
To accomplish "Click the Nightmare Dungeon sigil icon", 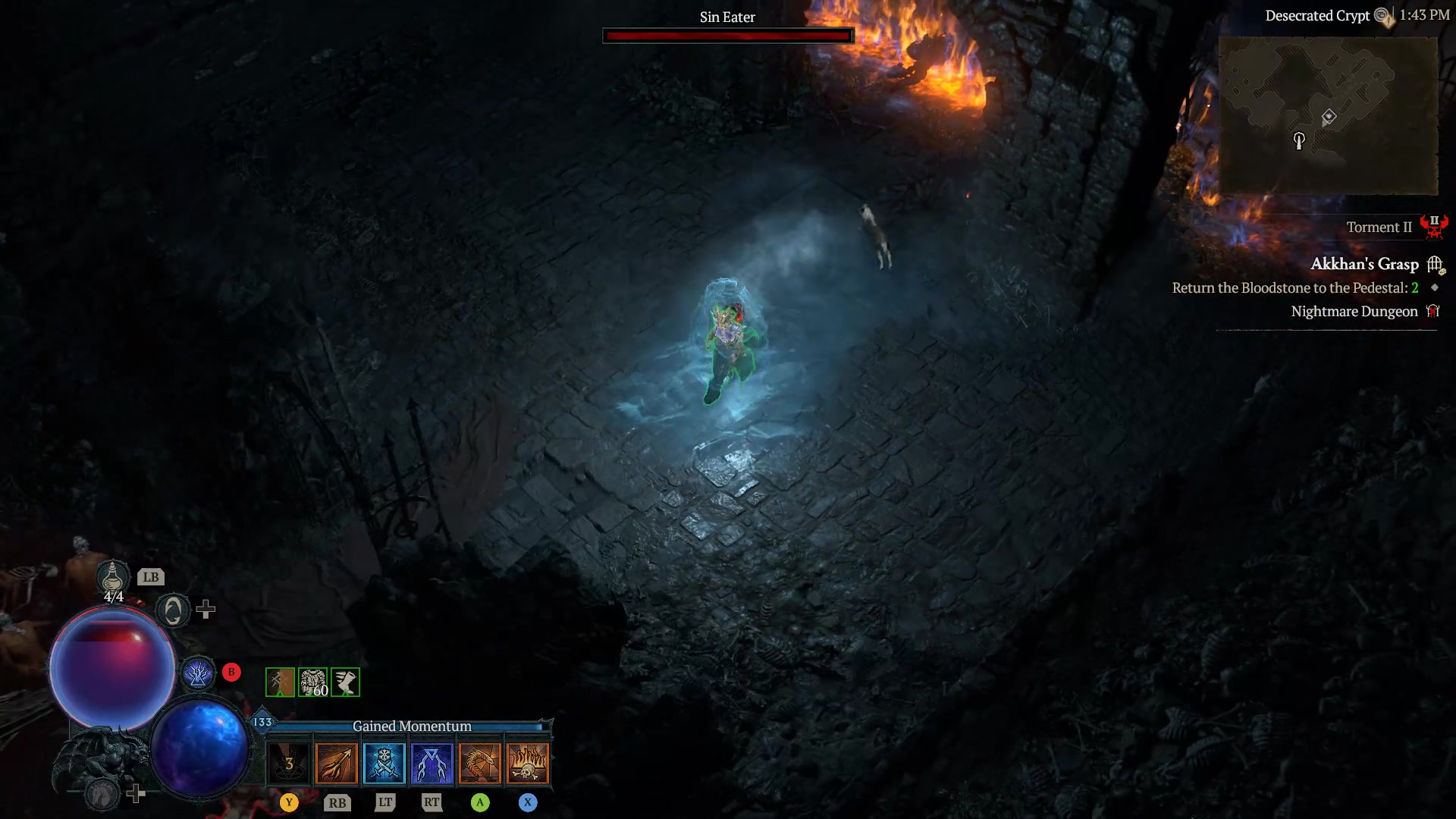I will (1434, 311).
